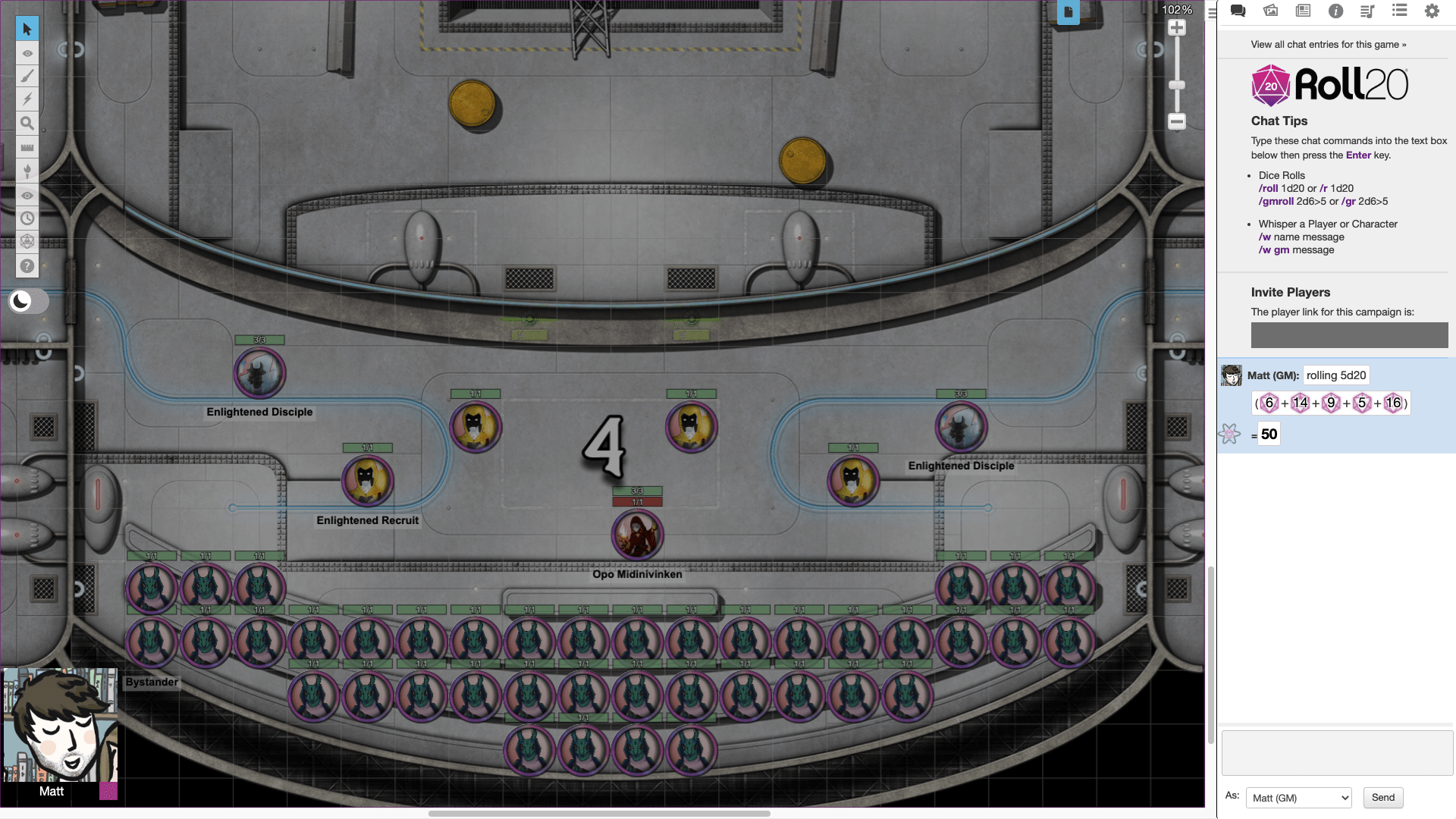Open 'View all chat entries' link
This screenshot has height=819, width=1456.
[x=1329, y=44]
